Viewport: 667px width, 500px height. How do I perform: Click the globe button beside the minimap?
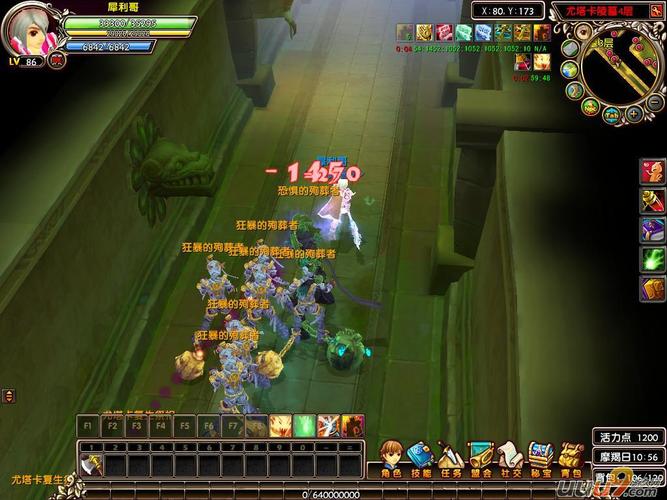coord(567,70)
